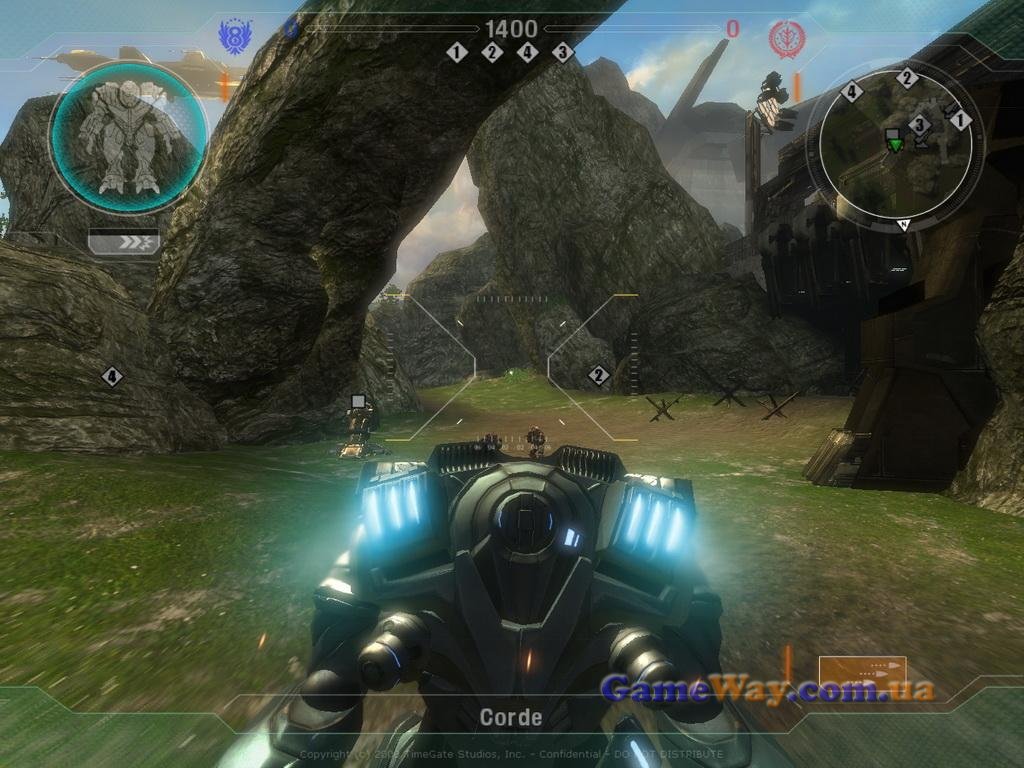Choose the orange weapon icon box
1024x768 pixels.
862,677
